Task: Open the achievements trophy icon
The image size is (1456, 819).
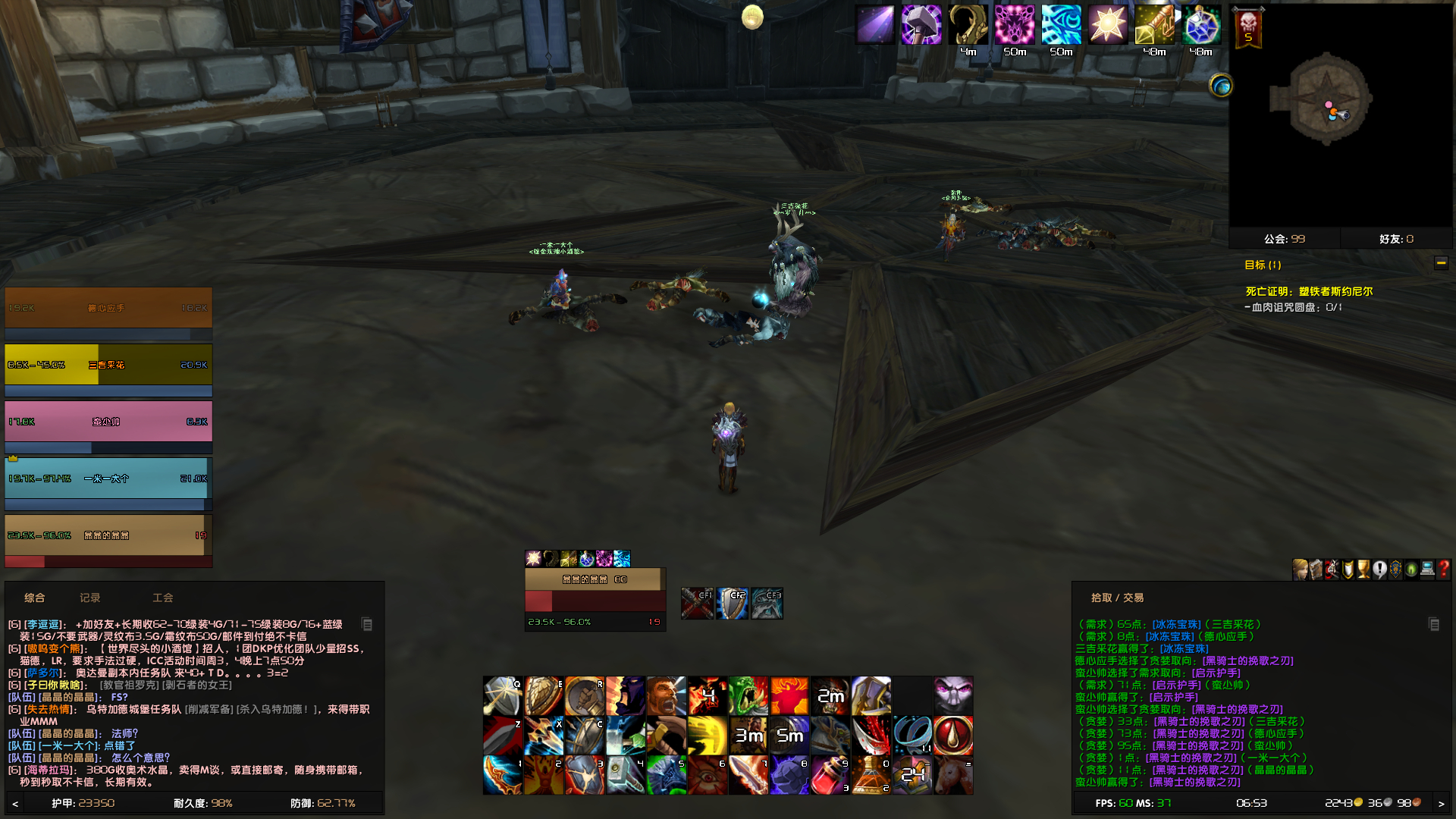Action: [1365, 570]
